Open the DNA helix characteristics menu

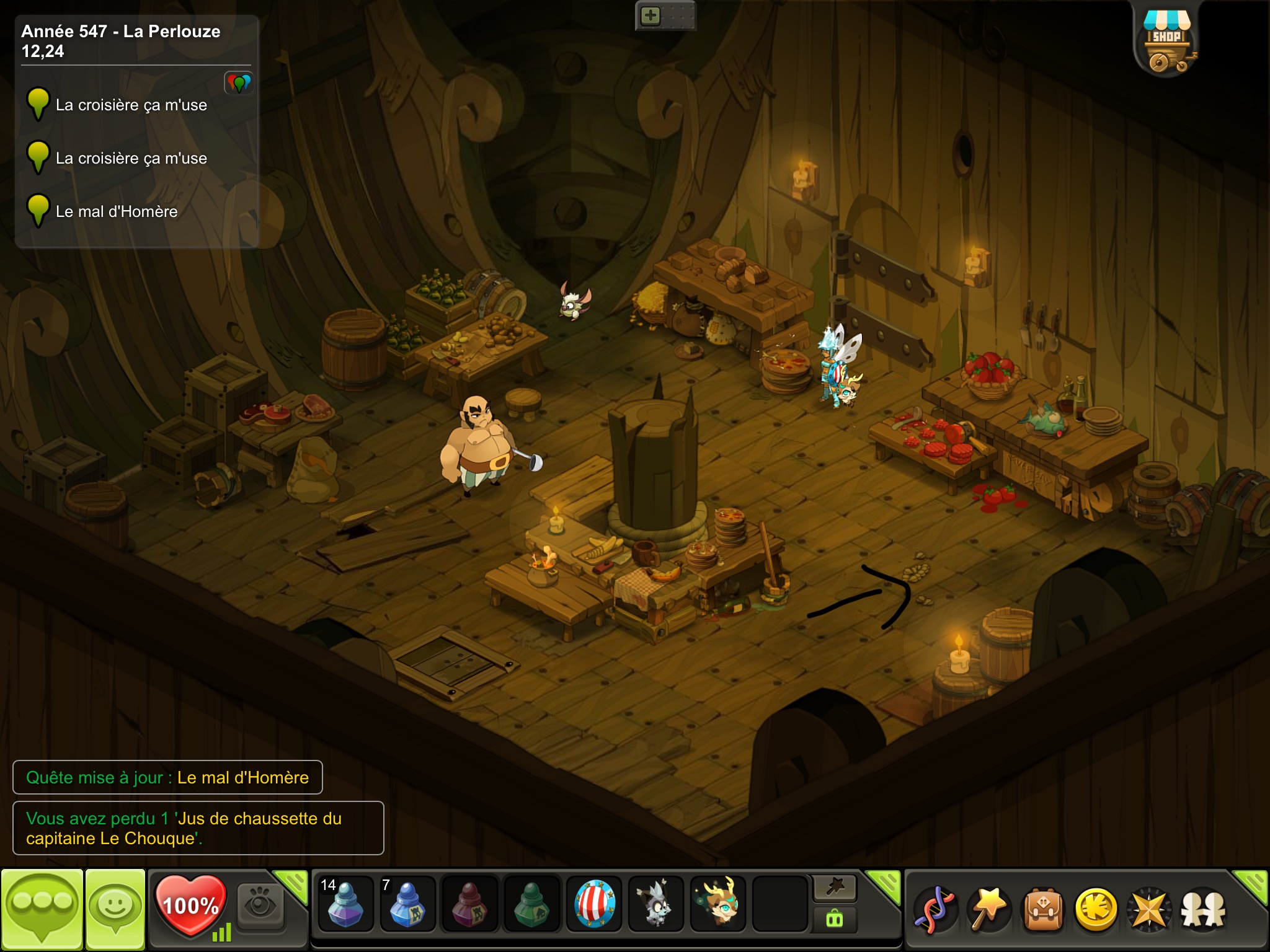[x=936, y=909]
